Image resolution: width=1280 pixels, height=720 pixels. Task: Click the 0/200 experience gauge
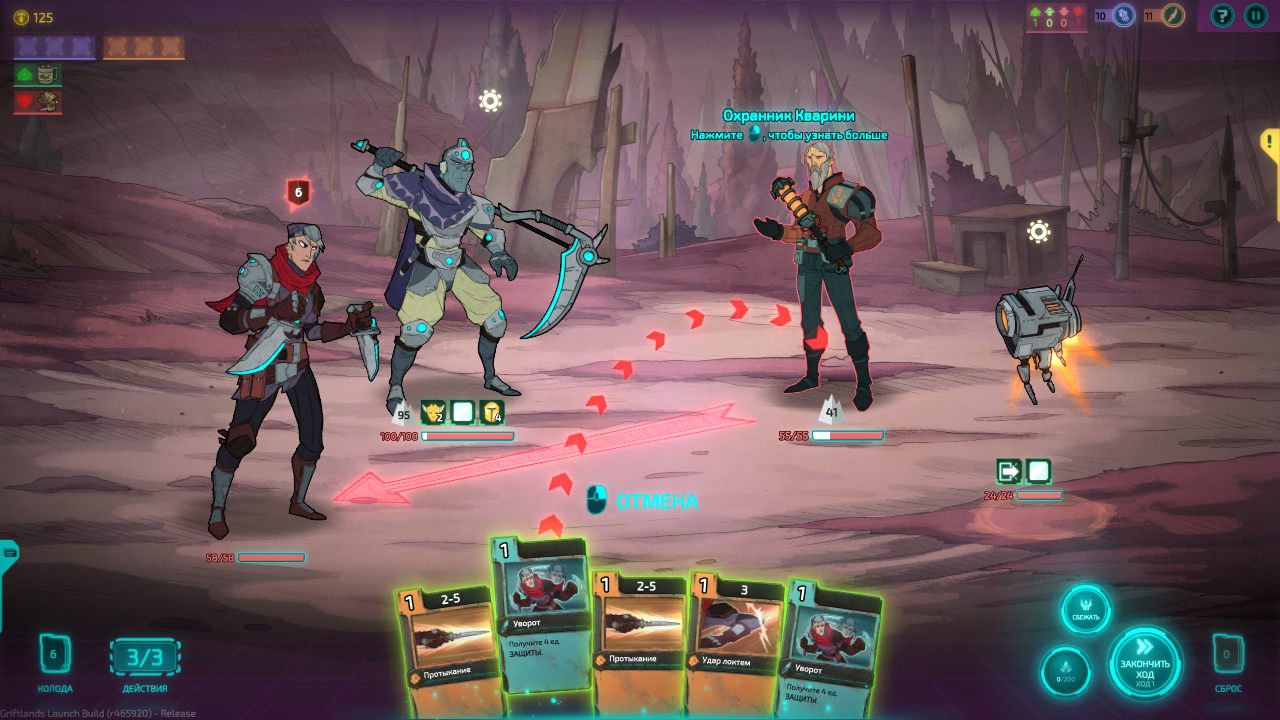coord(1065,671)
